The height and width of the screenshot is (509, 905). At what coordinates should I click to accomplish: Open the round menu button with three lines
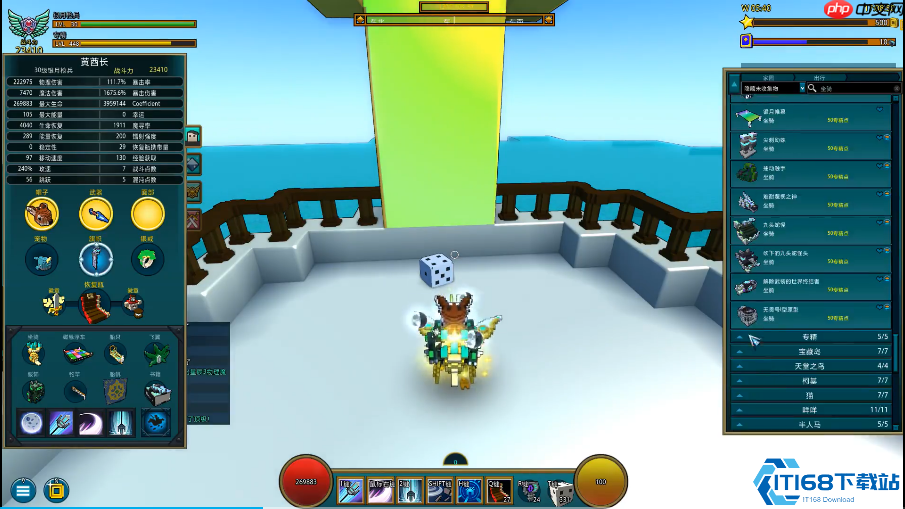[x=23, y=490]
